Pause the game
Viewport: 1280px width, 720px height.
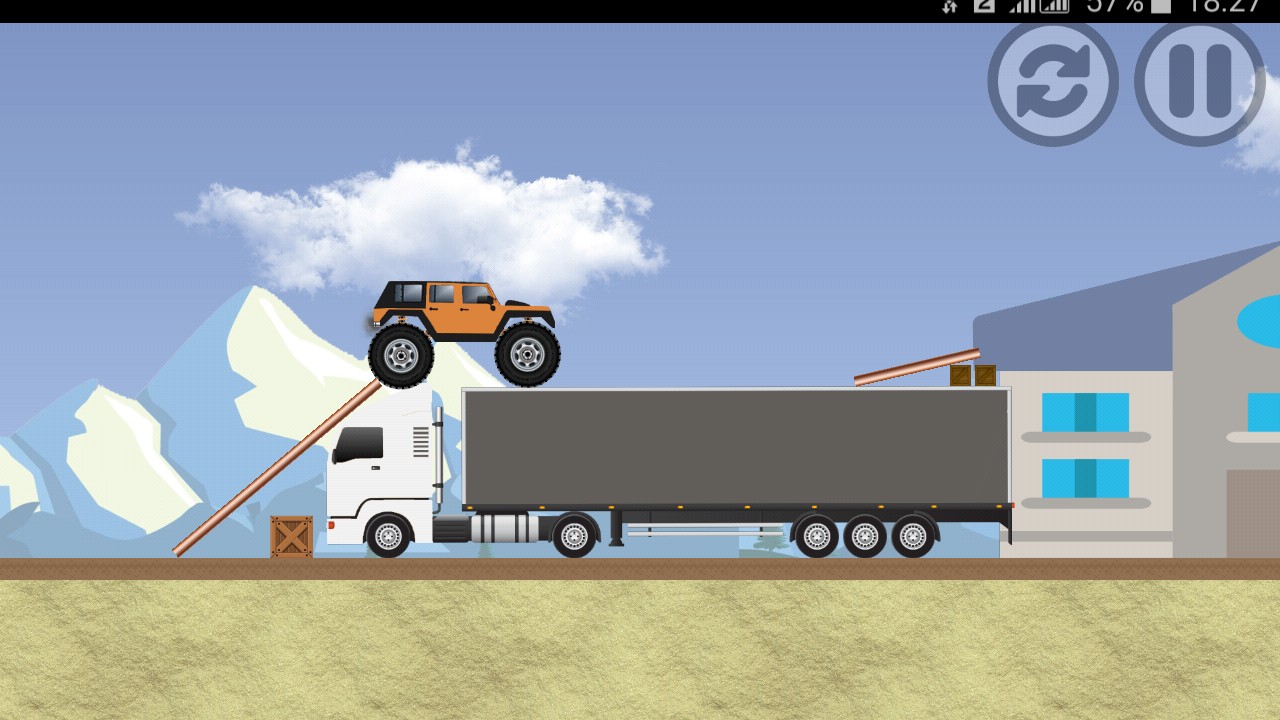click(x=1199, y=82)
